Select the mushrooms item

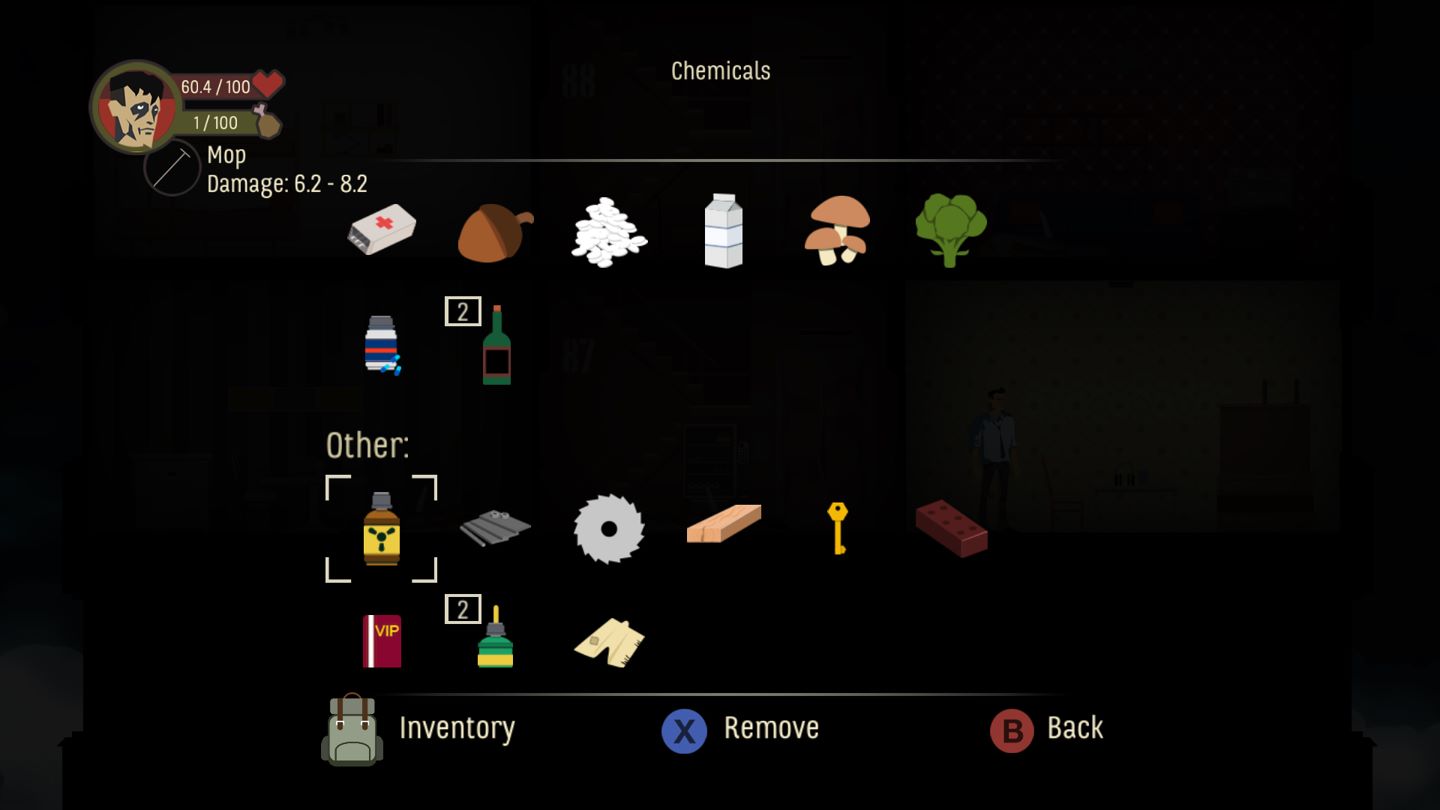(836, 230)
